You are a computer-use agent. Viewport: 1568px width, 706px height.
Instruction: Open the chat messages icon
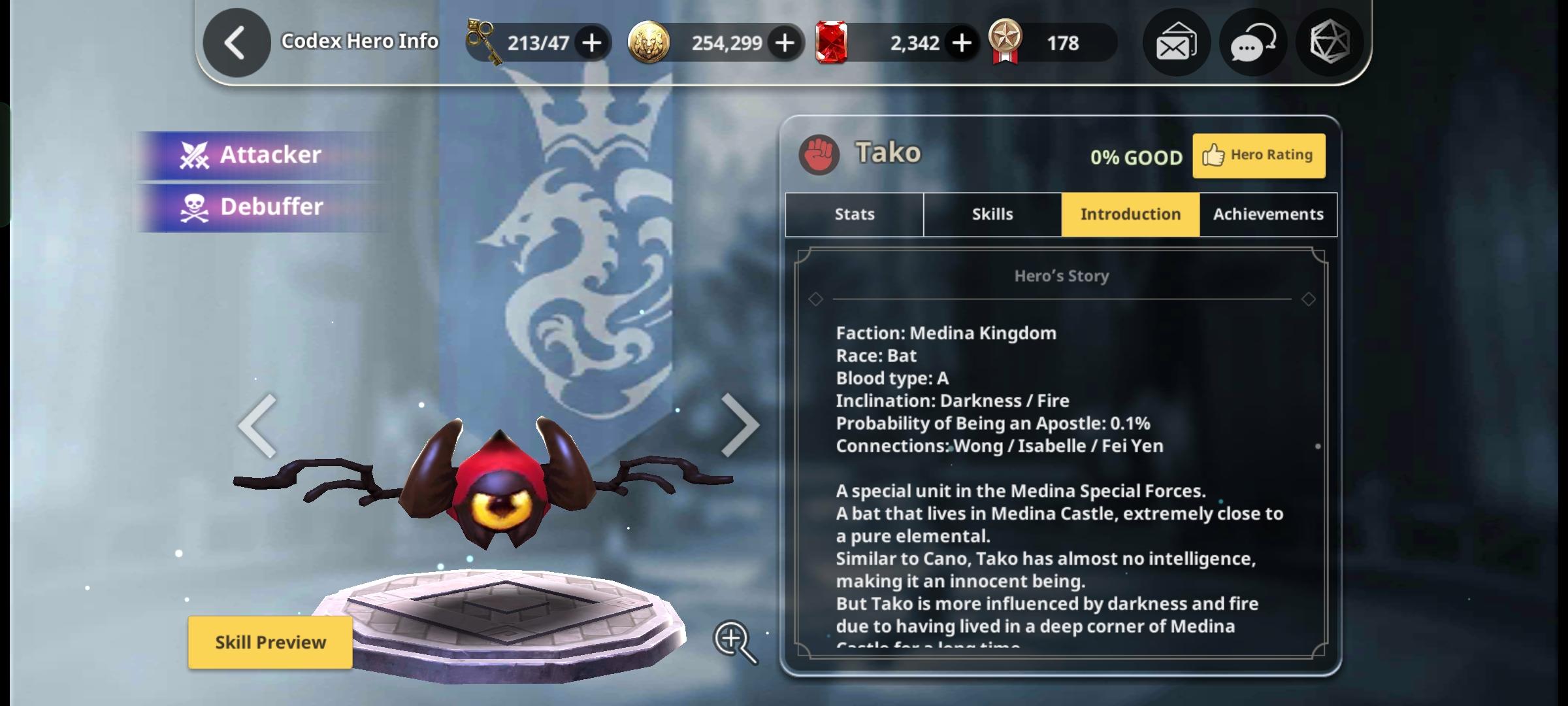[1252, 42]
